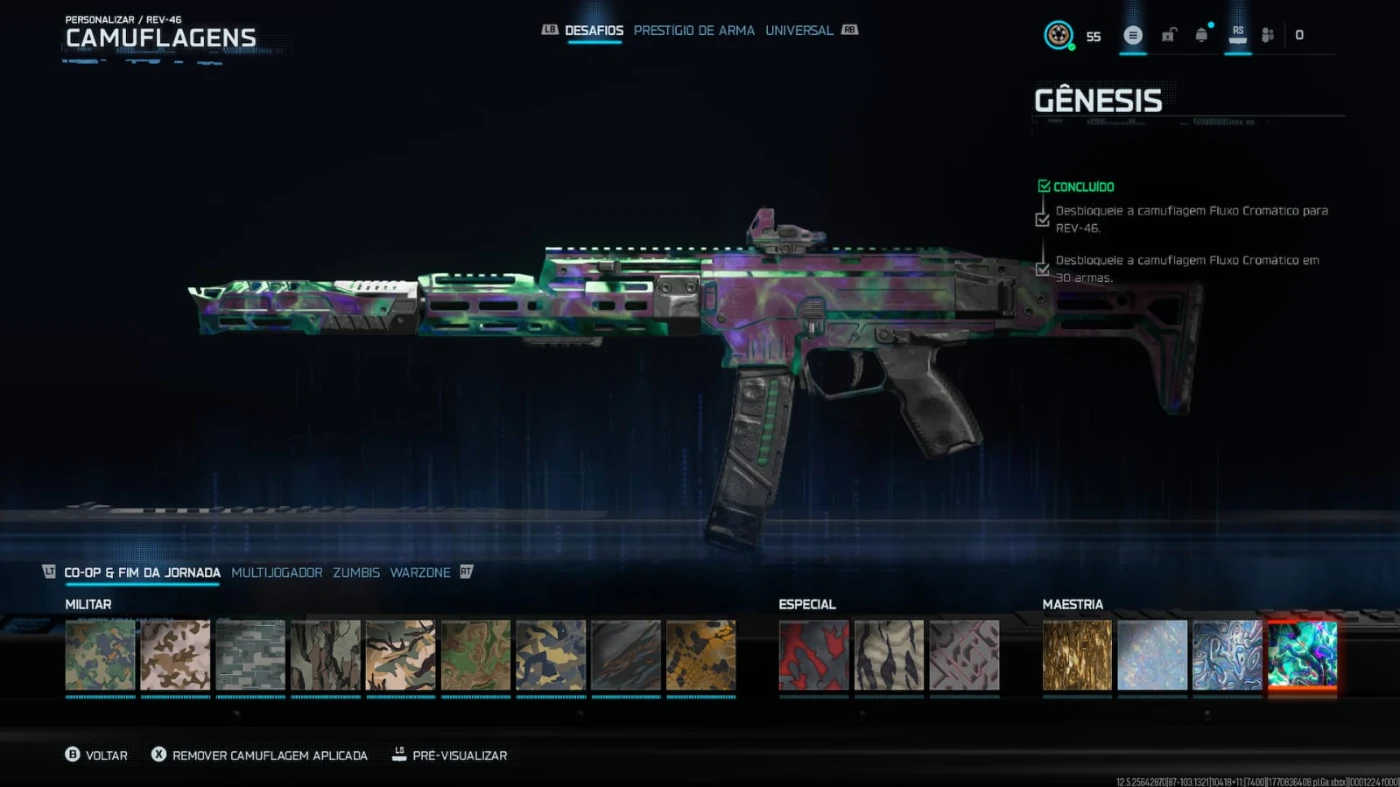1400x787 pixels.
Task: Choose the yellow snakeskin Militar camo
Action: [701, 655]
